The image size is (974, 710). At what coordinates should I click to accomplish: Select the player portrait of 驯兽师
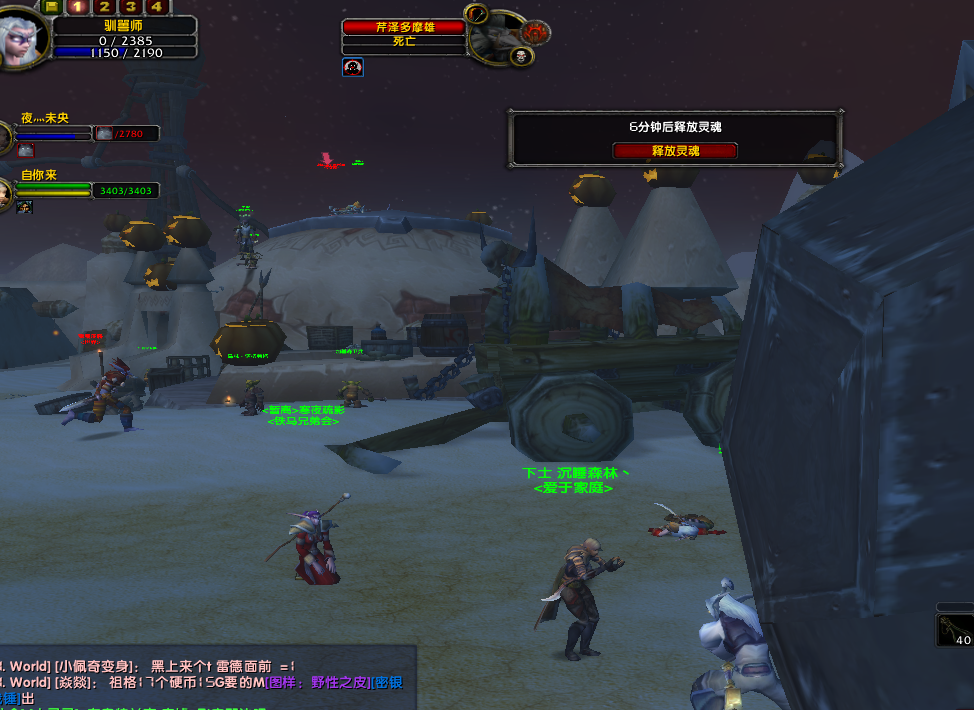pos(22,38)
